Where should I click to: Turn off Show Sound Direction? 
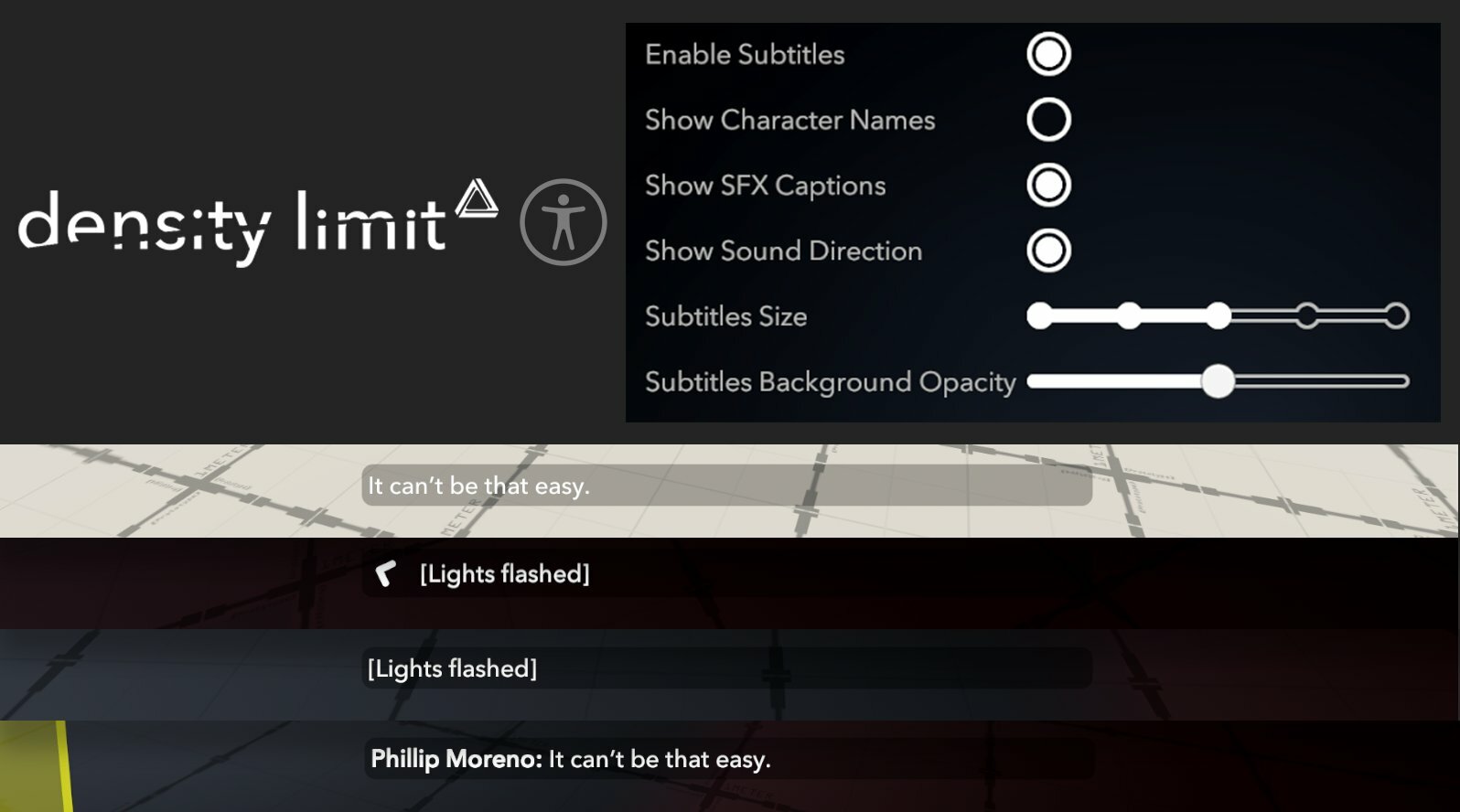point(1047,250)
